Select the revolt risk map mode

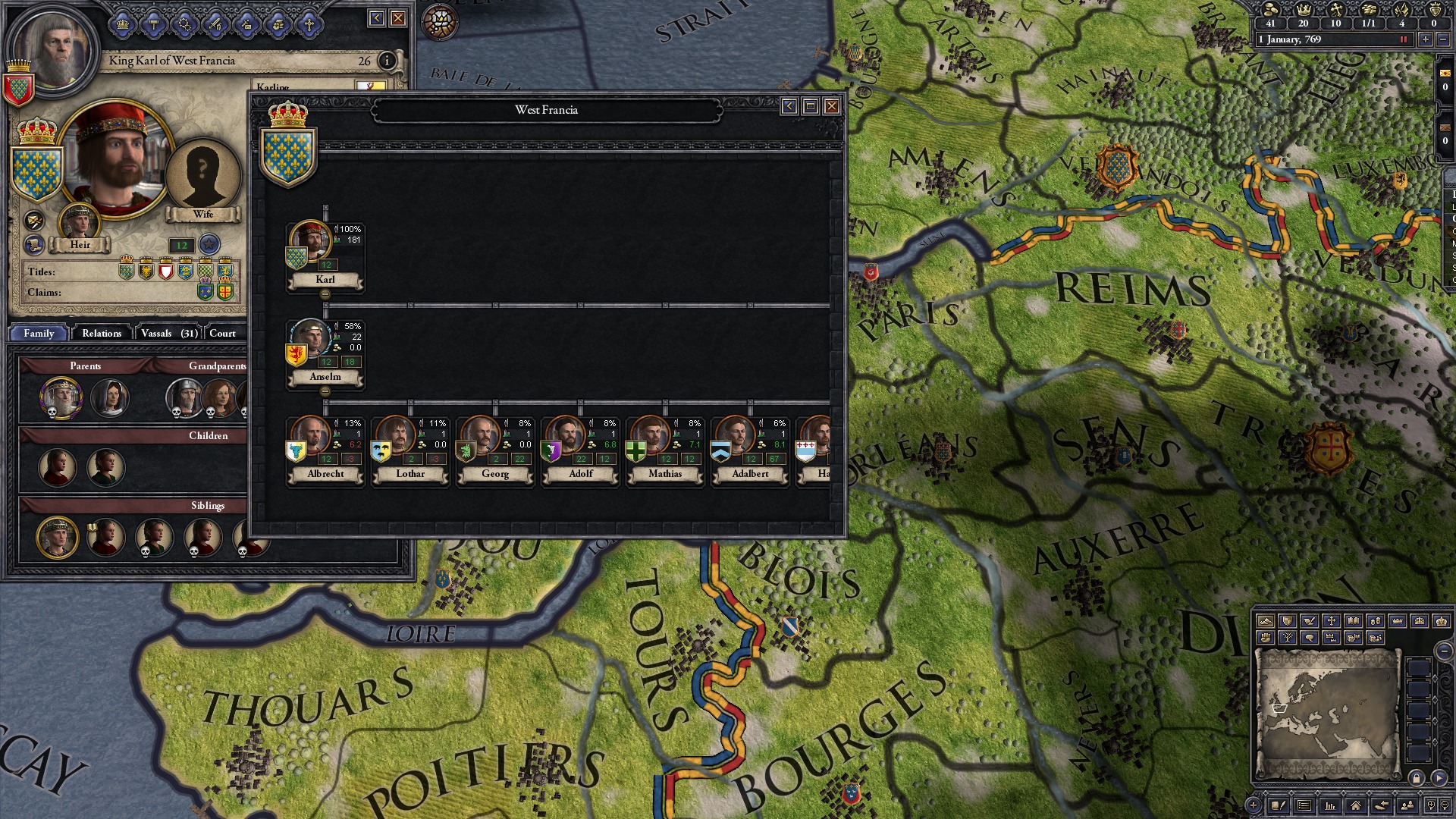coord(1264,639)
